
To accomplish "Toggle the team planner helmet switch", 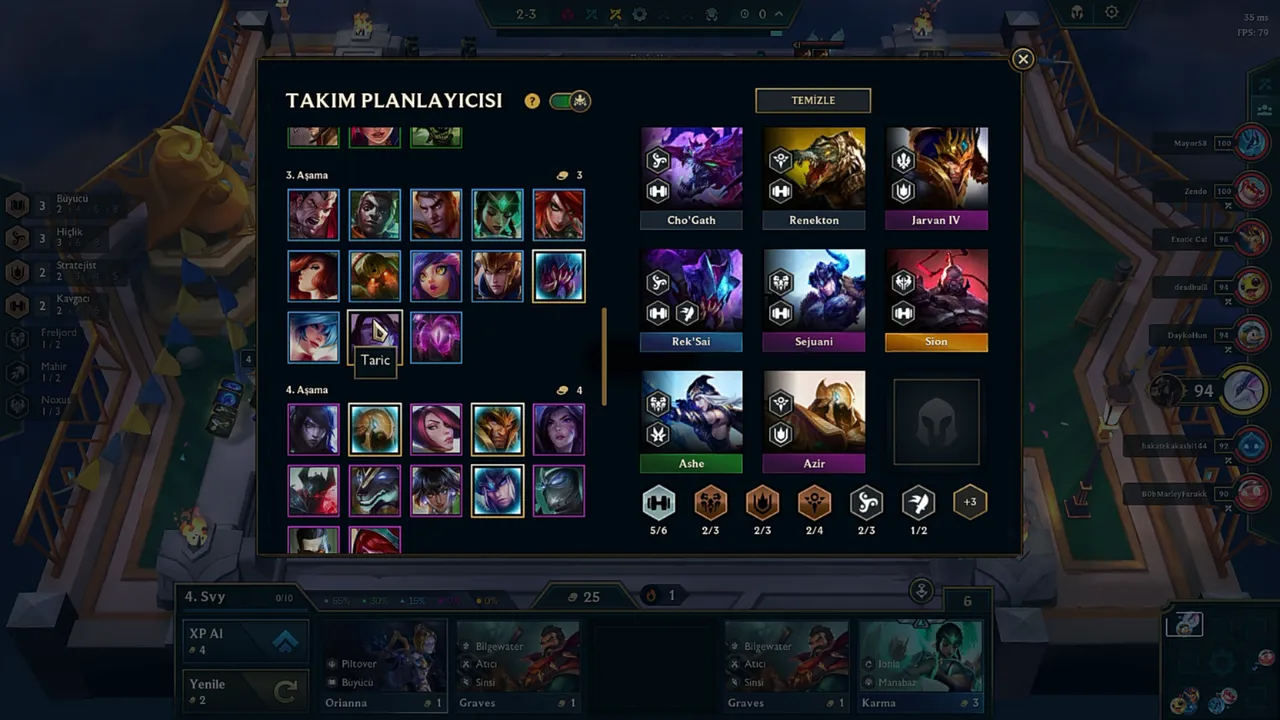I will coord(569,100).
